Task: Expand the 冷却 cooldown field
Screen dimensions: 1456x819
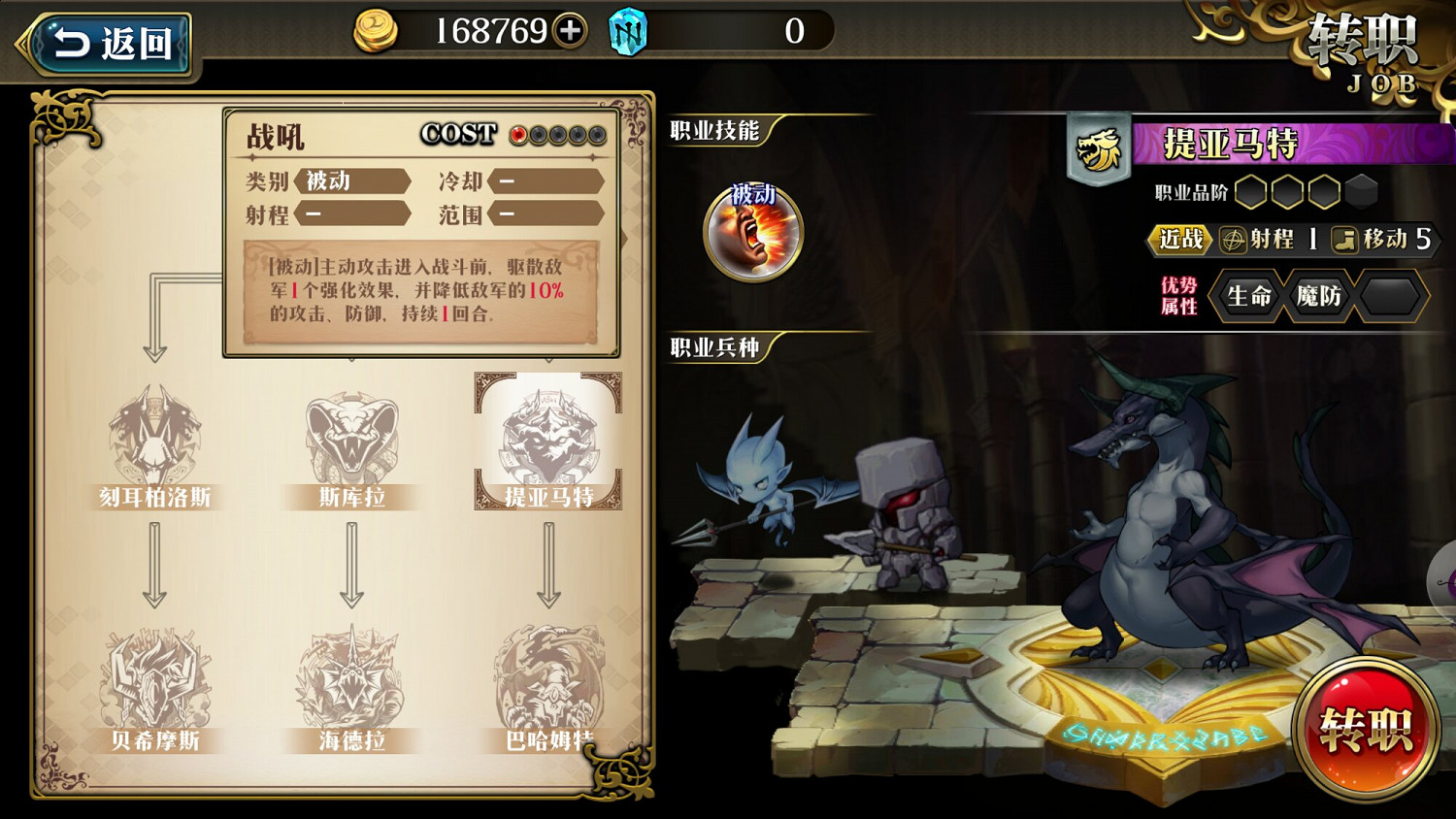Action: tap(548, 180)
